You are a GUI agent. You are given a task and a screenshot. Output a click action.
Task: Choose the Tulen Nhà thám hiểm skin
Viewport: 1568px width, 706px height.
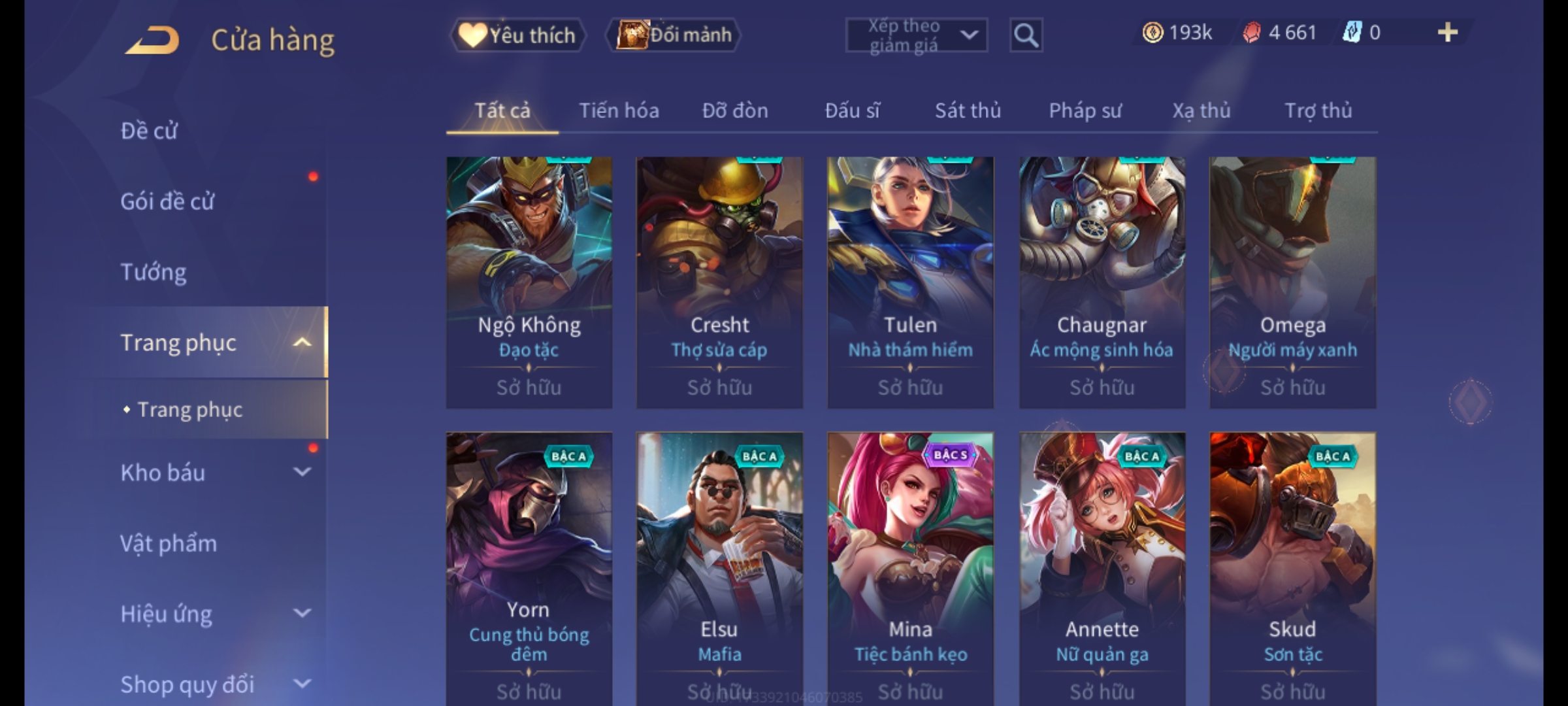pos(910,282)
